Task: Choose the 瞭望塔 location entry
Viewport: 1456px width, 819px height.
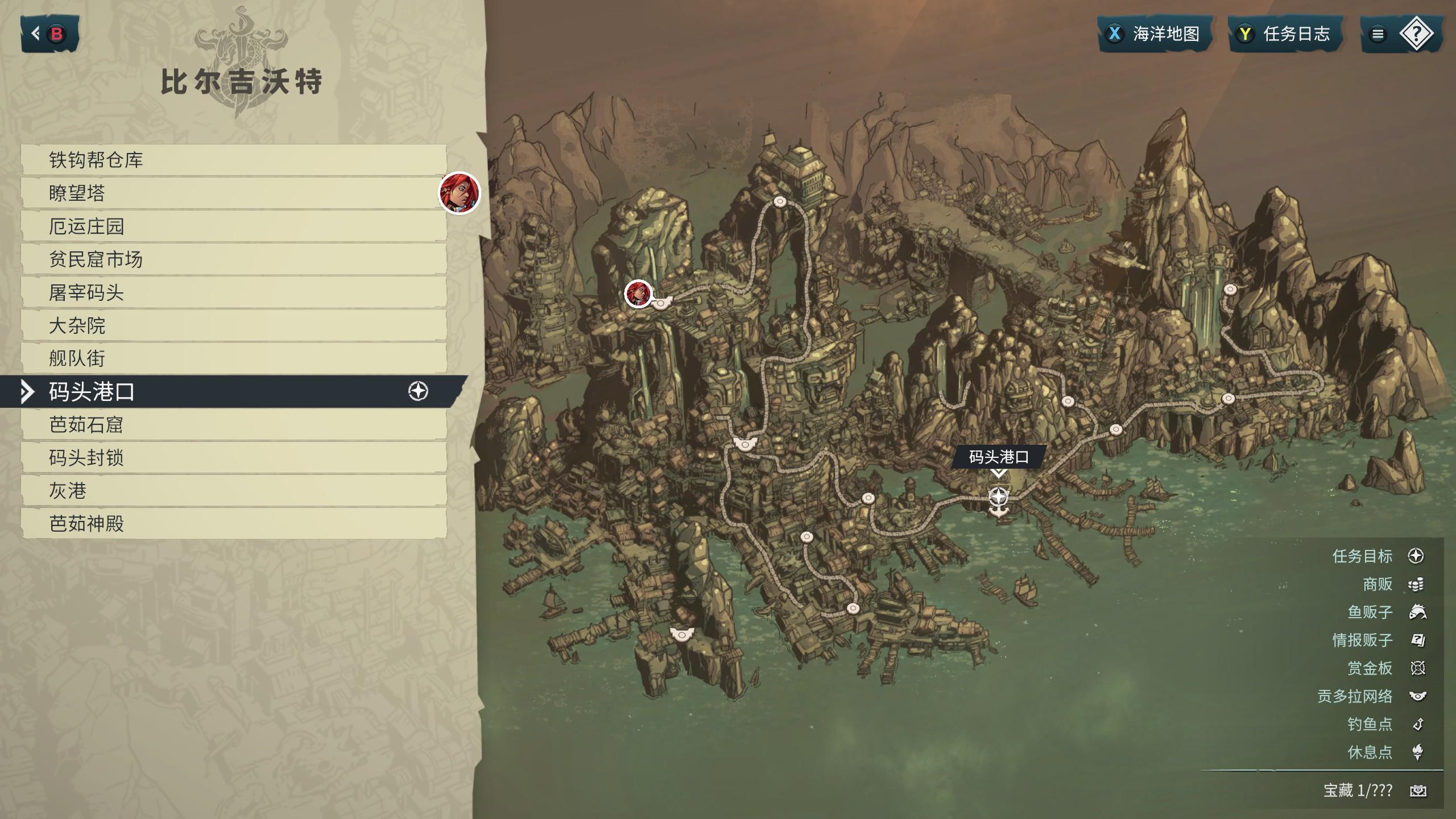Action: [x=233, y=193]
